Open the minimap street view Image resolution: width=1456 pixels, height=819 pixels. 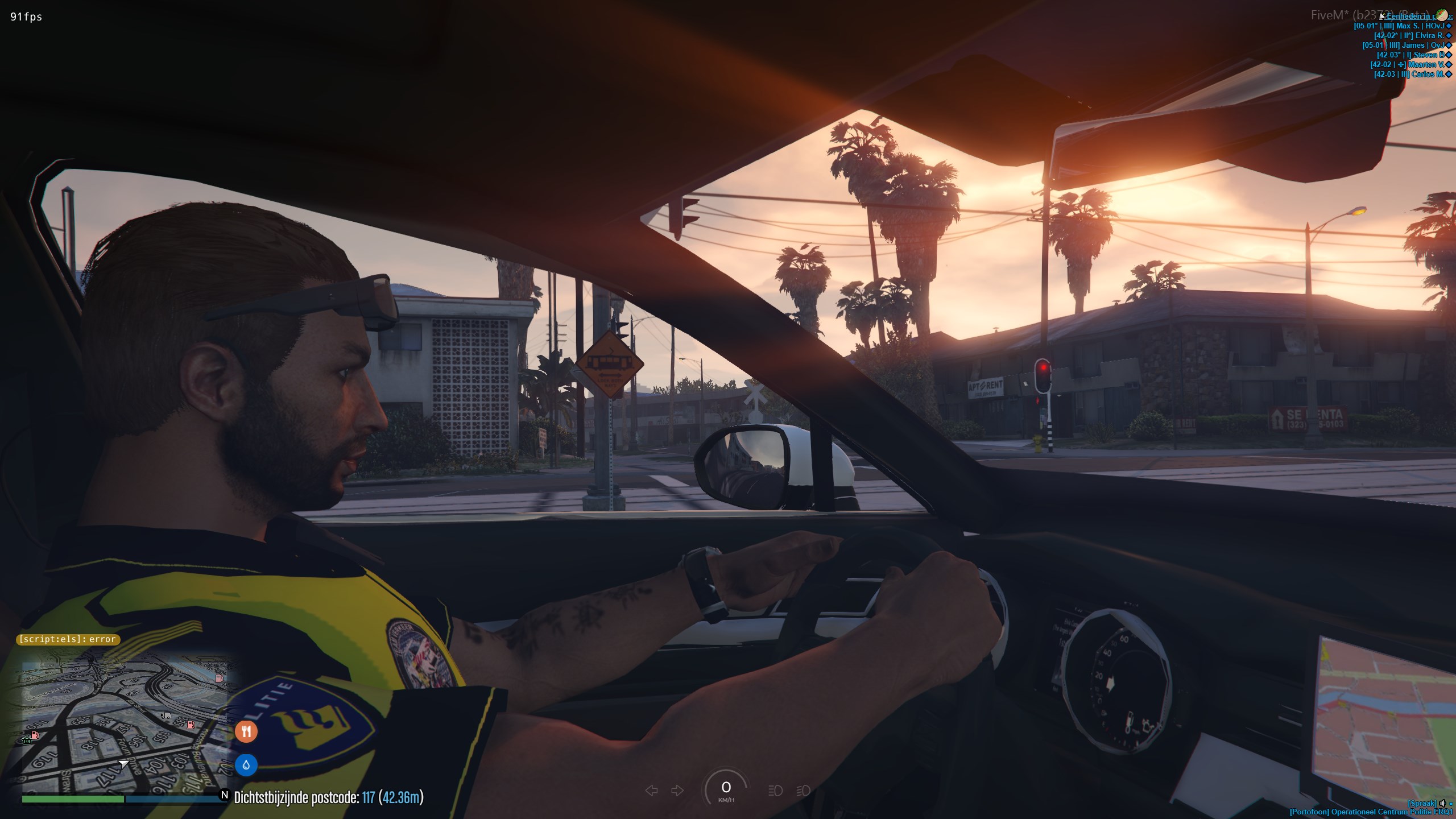click(x=124, y=723)
